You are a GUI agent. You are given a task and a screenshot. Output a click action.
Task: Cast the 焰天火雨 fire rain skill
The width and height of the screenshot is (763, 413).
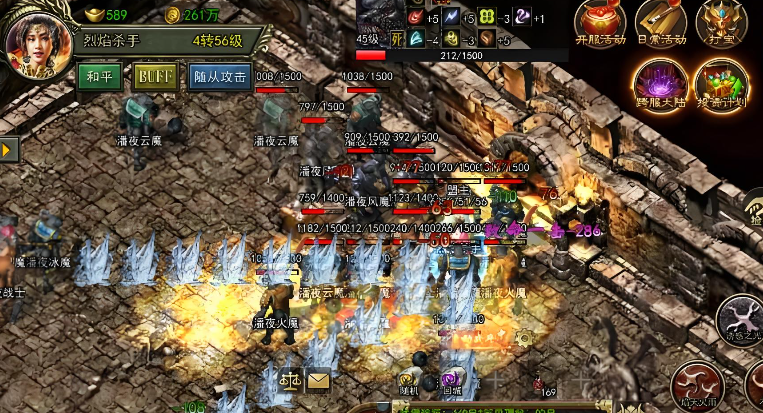click(x=697, y=384)
